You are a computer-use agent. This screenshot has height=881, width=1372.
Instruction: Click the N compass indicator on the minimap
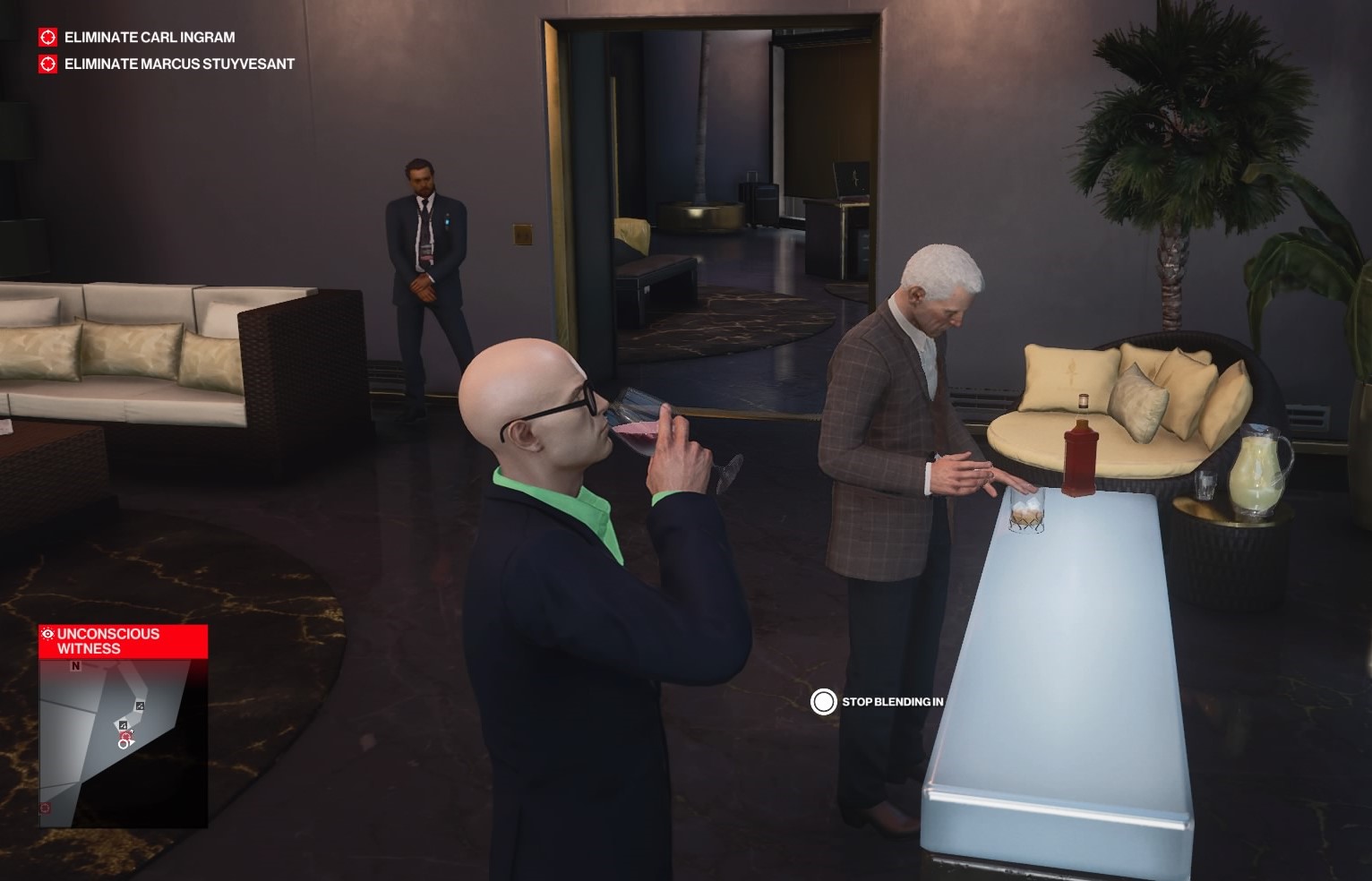pyautogui.click(x=74, y=666)
